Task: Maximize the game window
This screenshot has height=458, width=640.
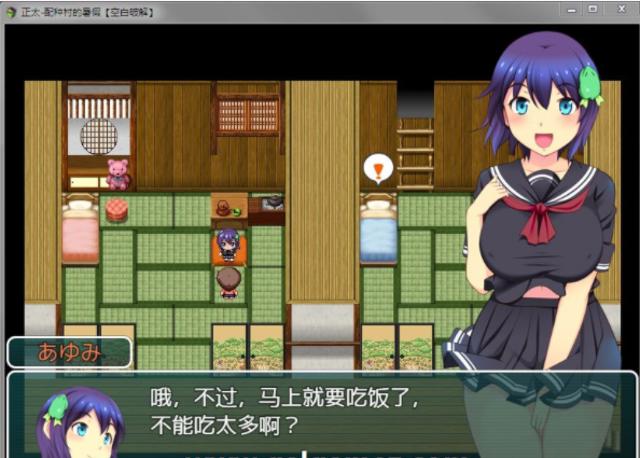Action: coord(591,8)
